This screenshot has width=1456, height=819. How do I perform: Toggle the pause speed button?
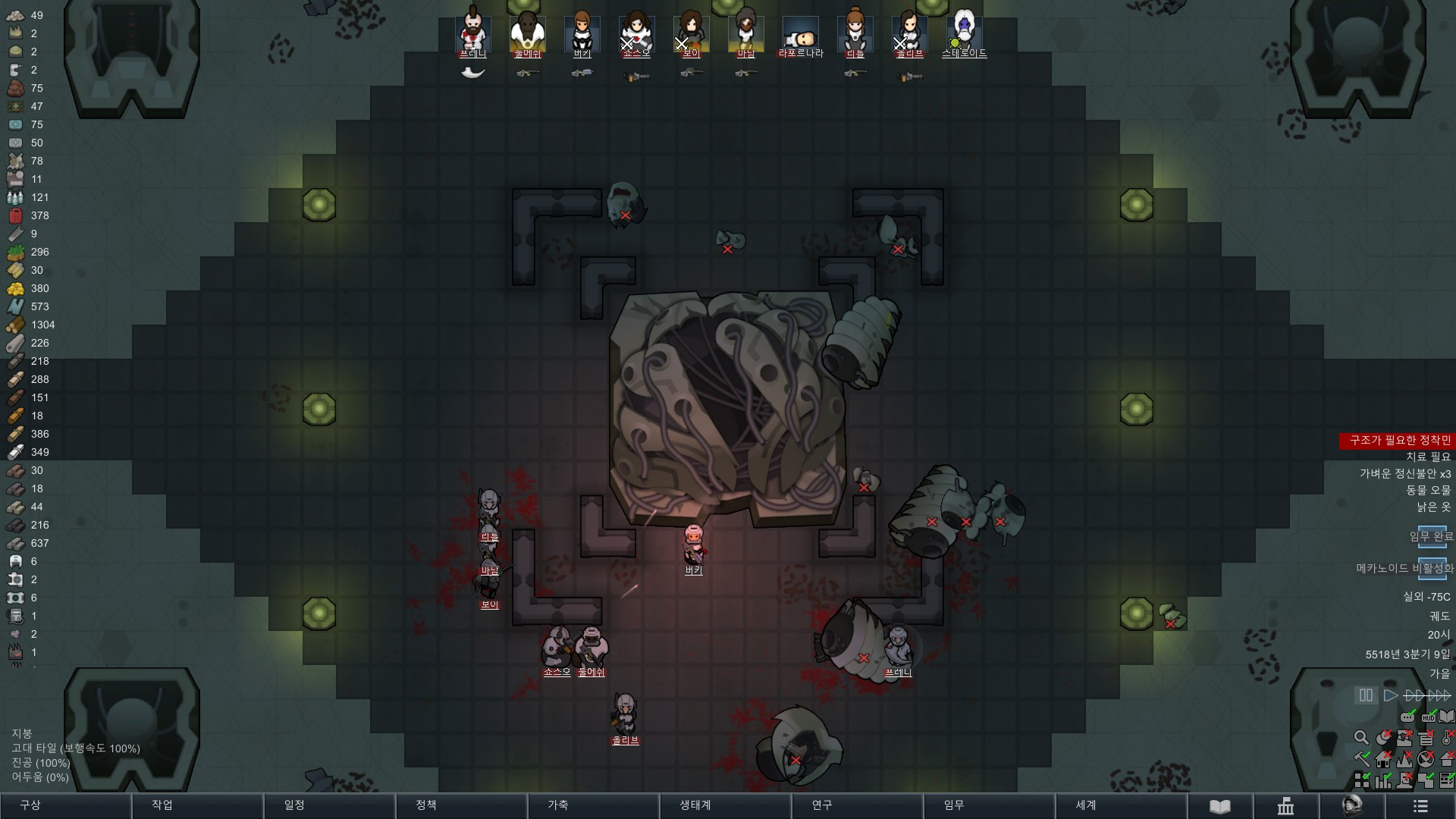(1366, 695)
